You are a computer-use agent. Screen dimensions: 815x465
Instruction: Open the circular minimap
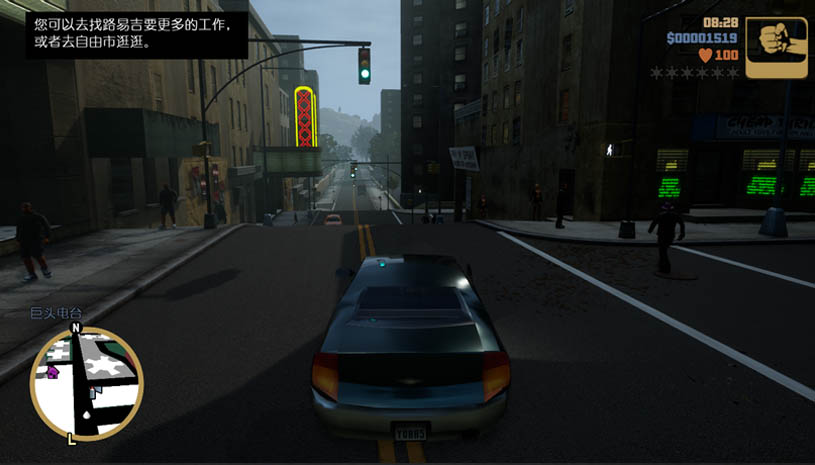[x=87, y=384]
